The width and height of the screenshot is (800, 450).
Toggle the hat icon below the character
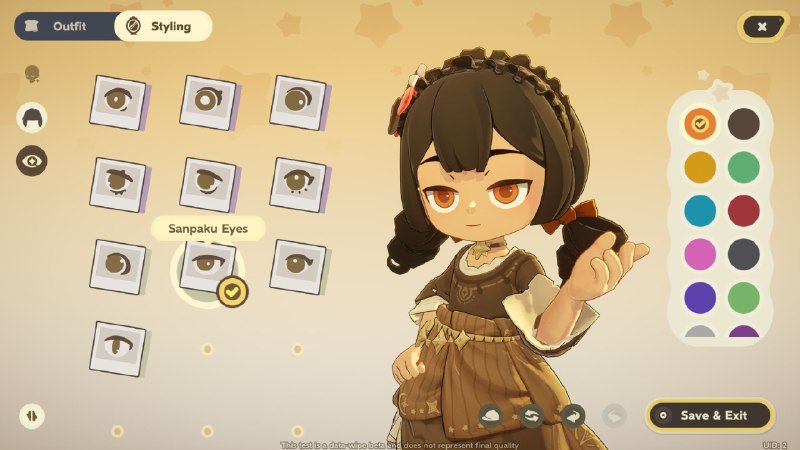pos(491,415)
